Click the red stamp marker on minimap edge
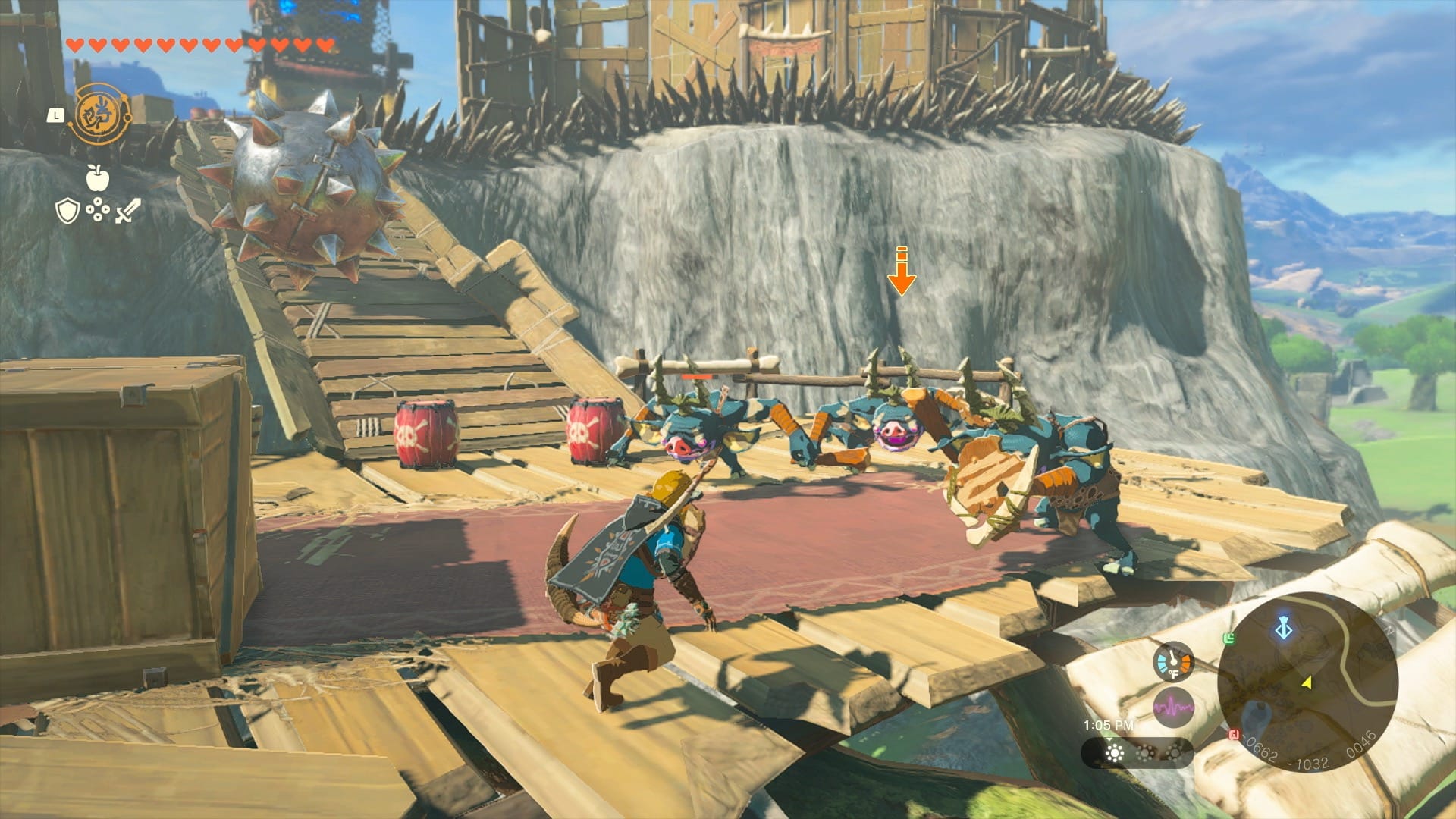 pos(1234,734)
